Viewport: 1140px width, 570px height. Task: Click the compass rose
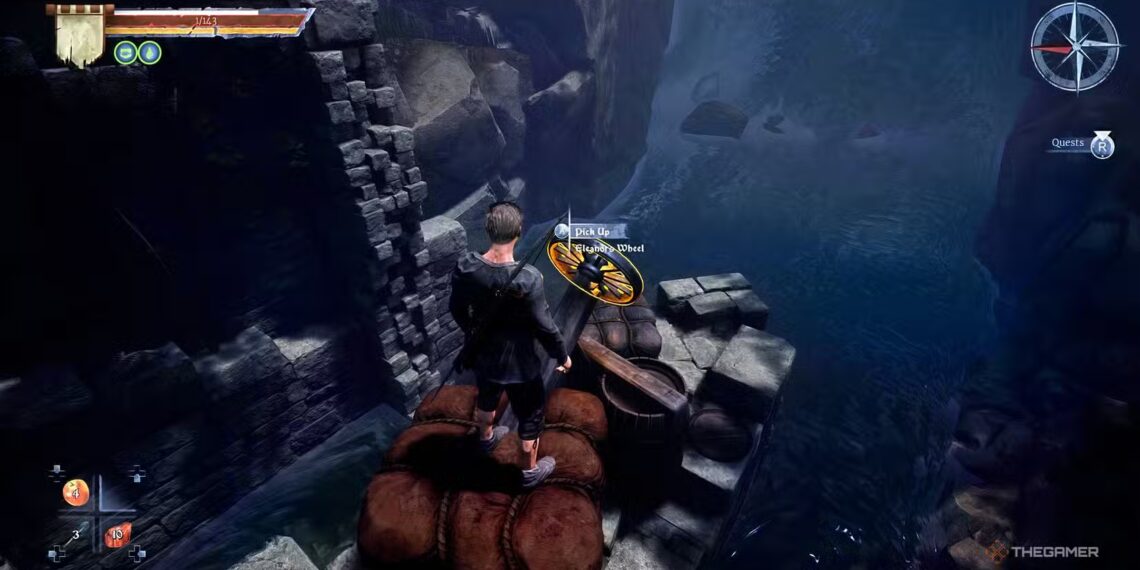(x=1074, y=46)
